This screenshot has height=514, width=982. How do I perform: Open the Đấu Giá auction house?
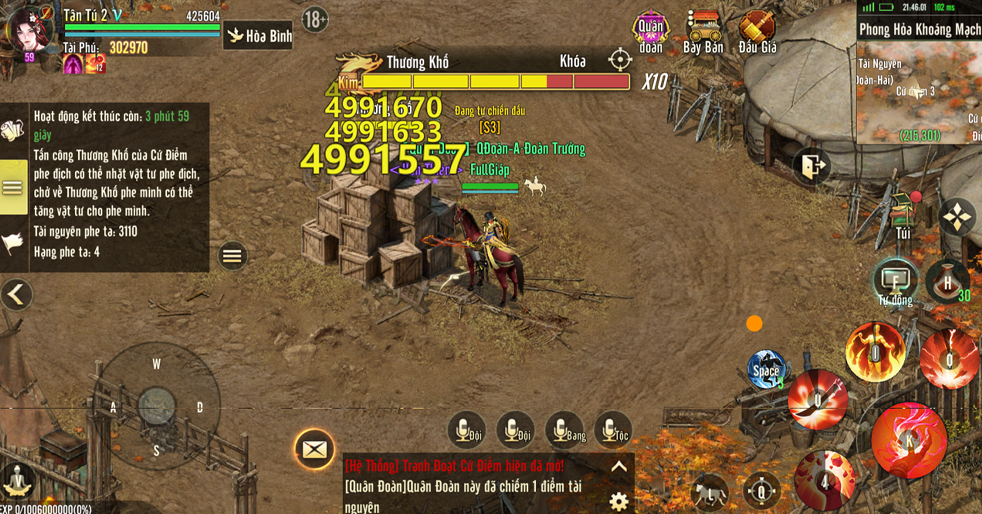click(757, 31)
